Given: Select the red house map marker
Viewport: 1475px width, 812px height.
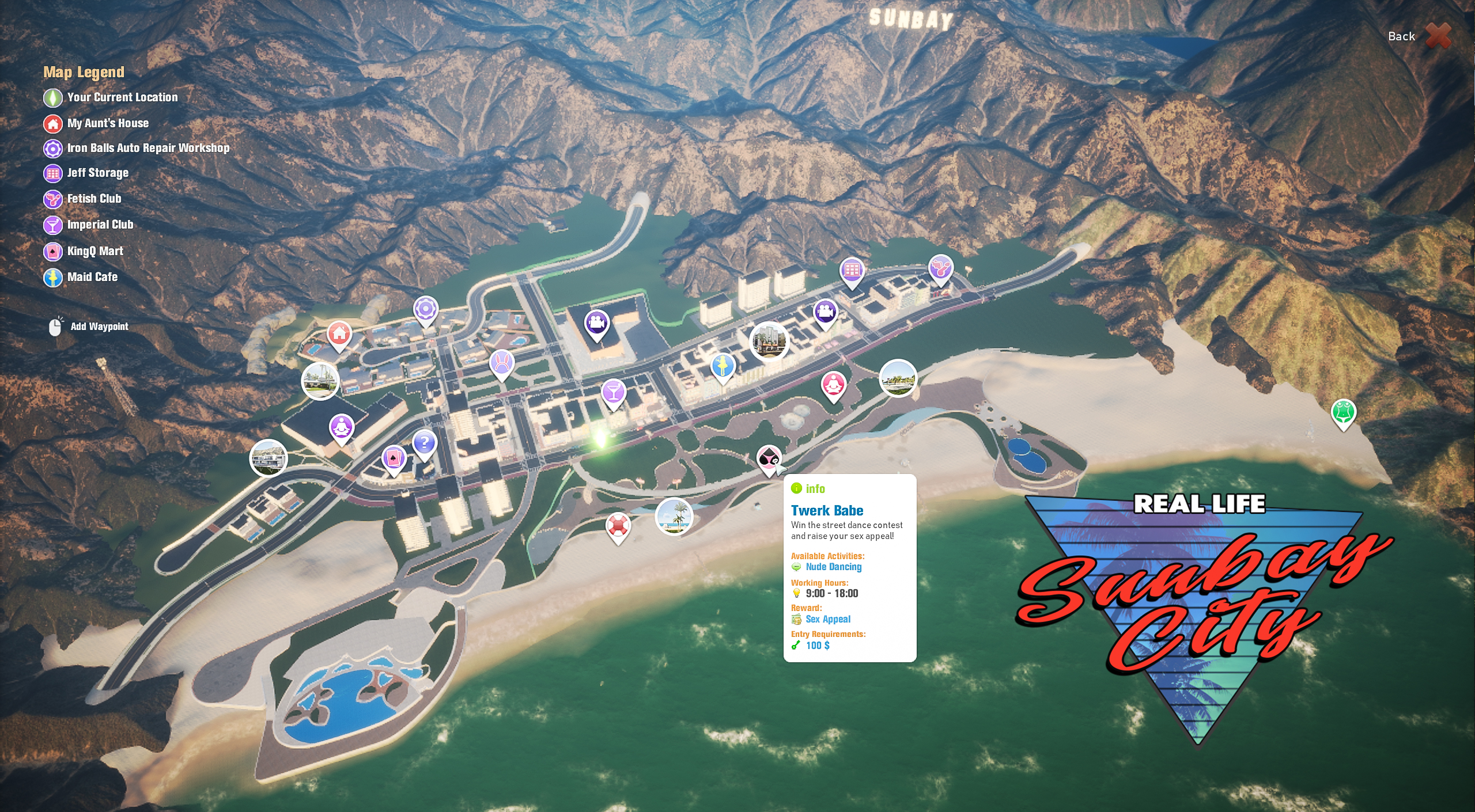Looking at the screenshot, I should (x=339, y=333).
